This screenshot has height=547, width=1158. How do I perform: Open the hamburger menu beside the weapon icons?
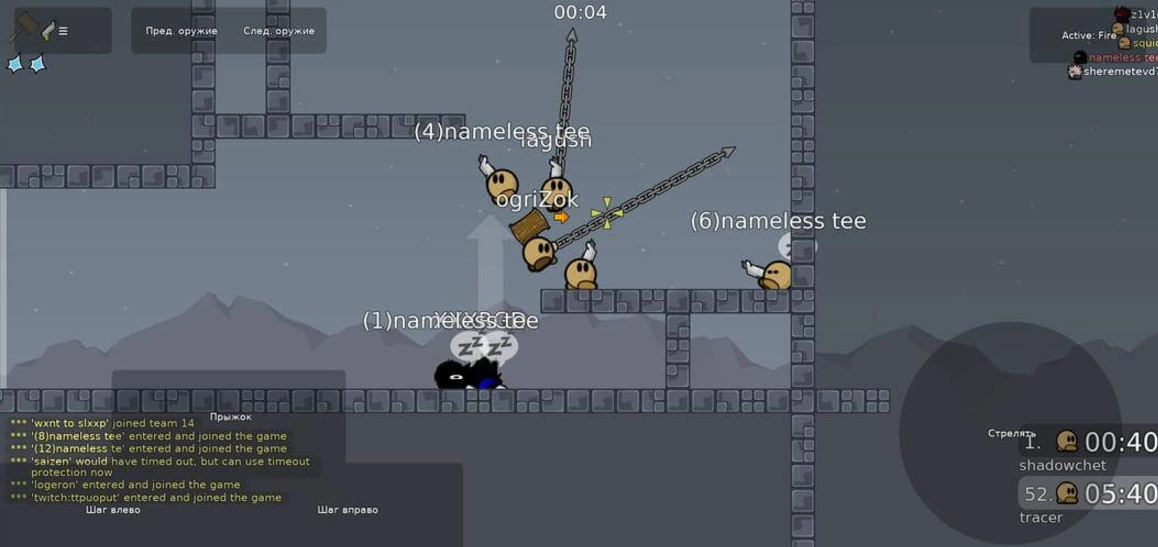(63, 31)
